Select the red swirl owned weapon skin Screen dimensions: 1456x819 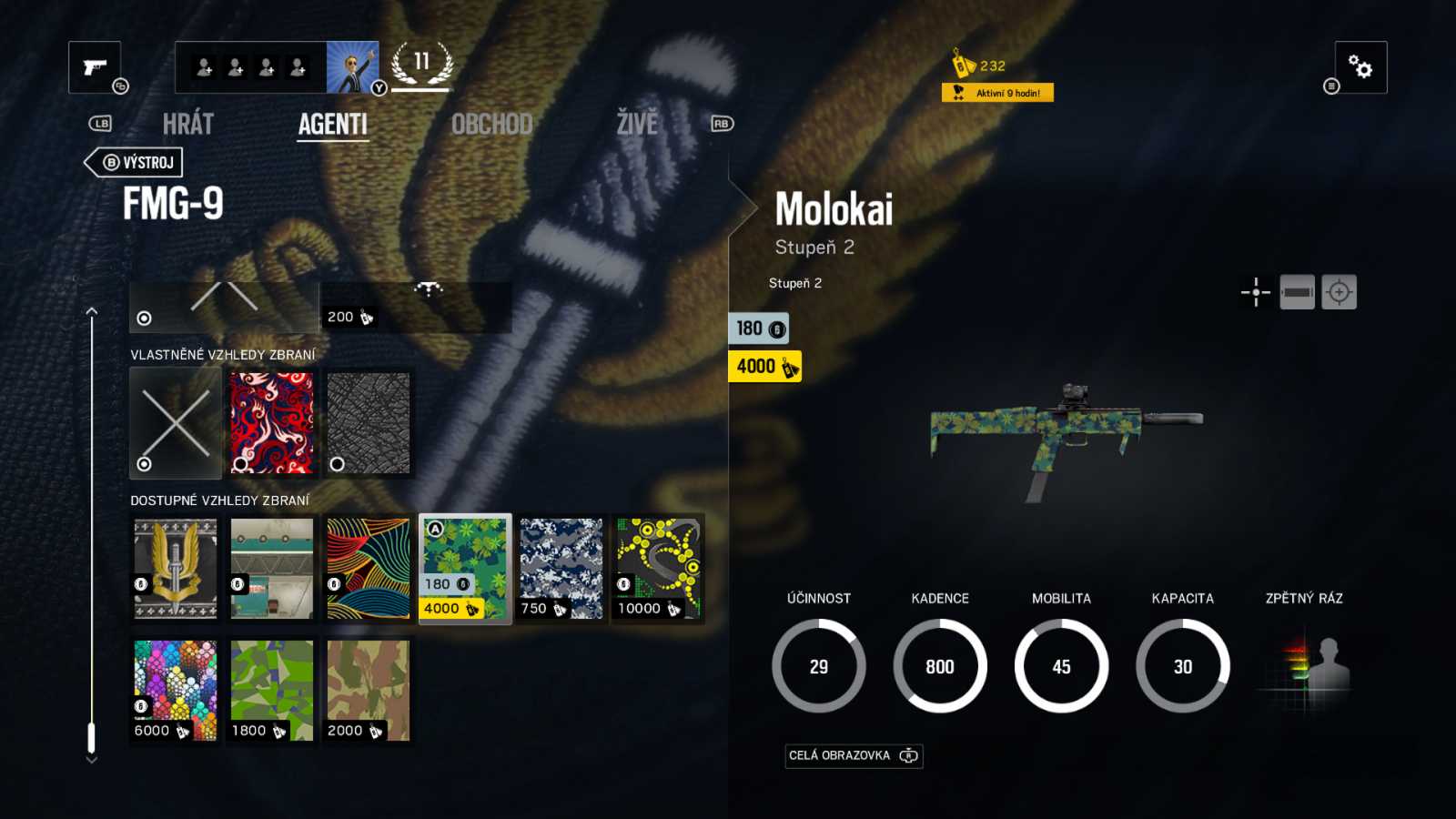270,423
